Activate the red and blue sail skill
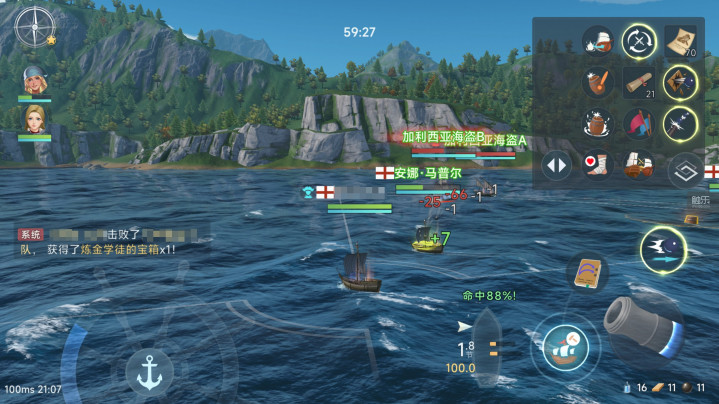719x404 pixels. tap(638, 123)
